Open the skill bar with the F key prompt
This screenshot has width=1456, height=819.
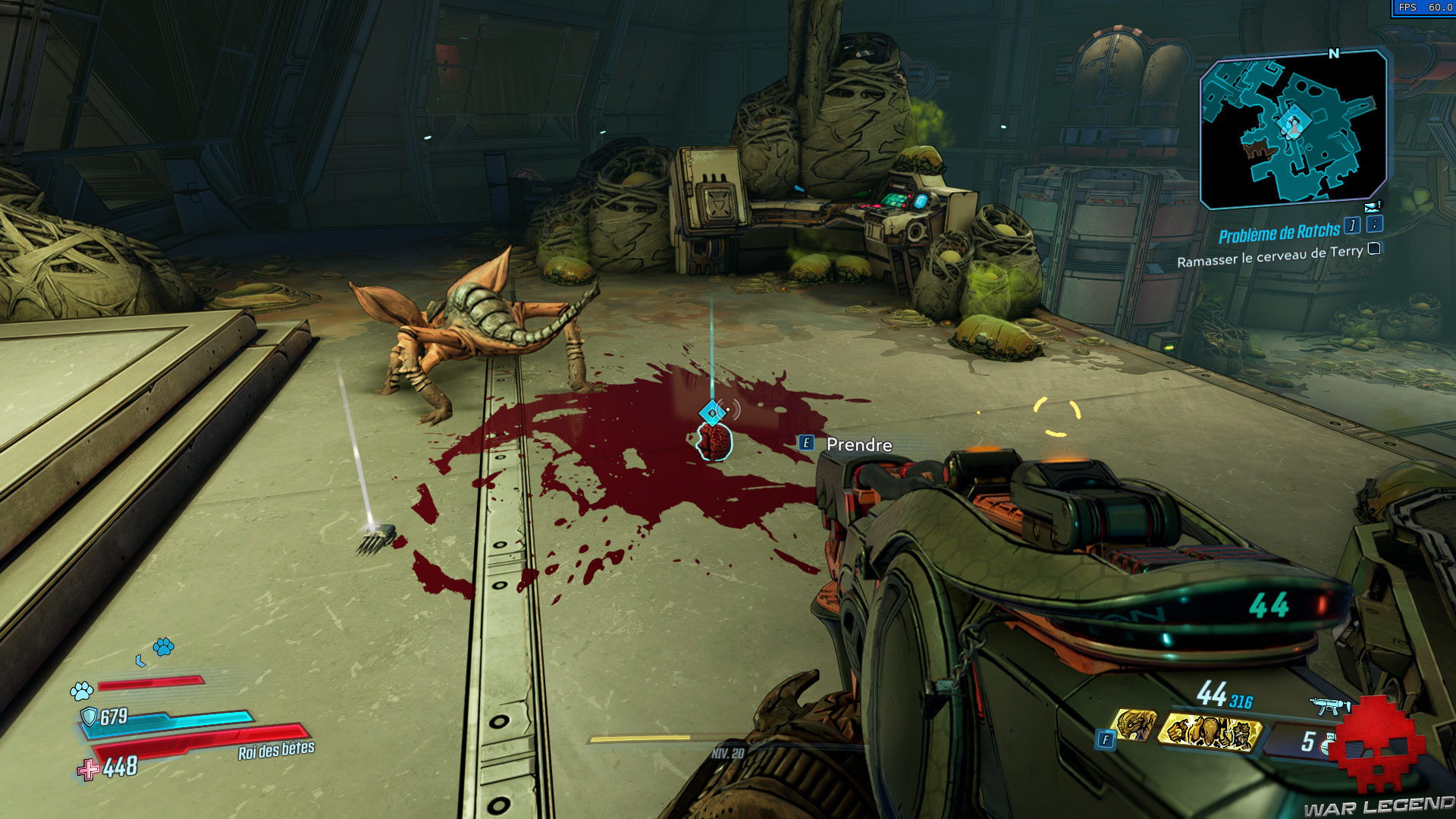tap(1106, 739)
